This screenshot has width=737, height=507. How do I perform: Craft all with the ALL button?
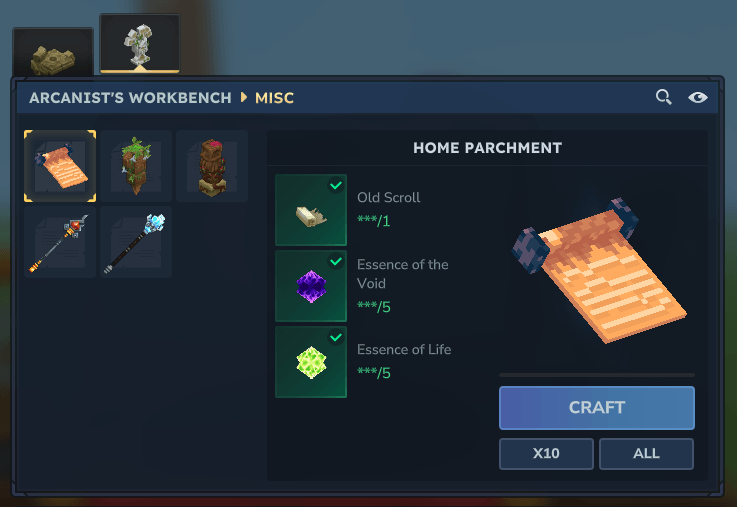[x=646, y=453]
